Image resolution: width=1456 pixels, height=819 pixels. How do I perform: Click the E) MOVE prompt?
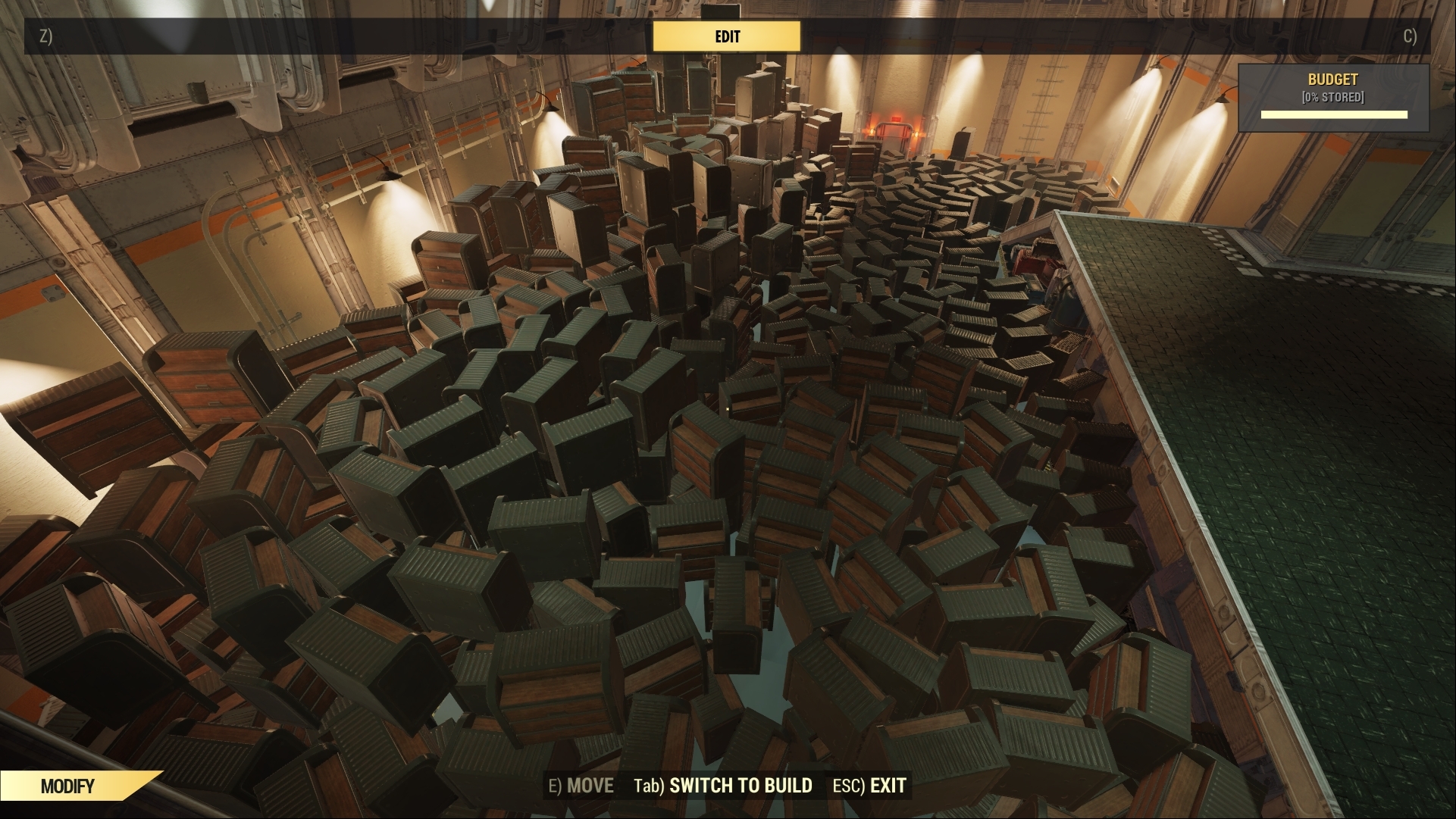click(x=581, y=786)
